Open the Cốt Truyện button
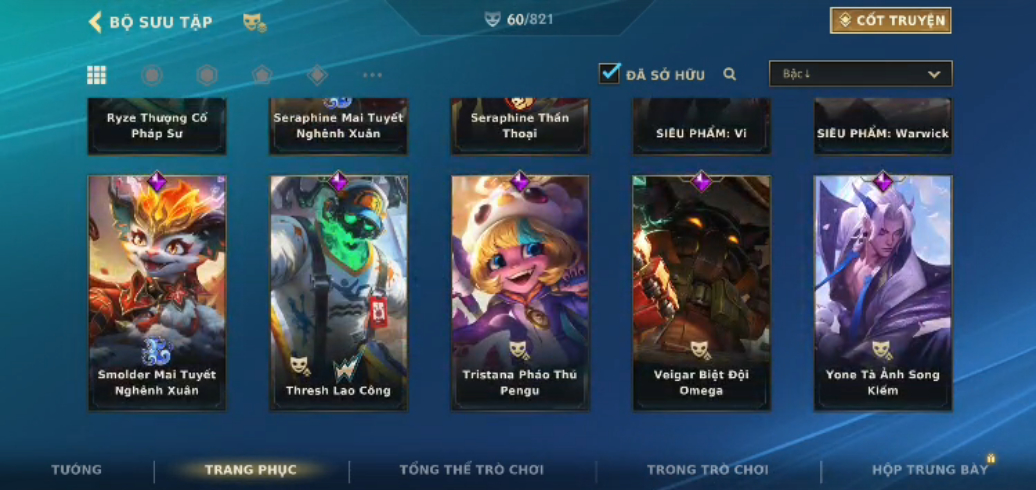The height and width of the screenshot is (490, 1036). pos(890,21)
